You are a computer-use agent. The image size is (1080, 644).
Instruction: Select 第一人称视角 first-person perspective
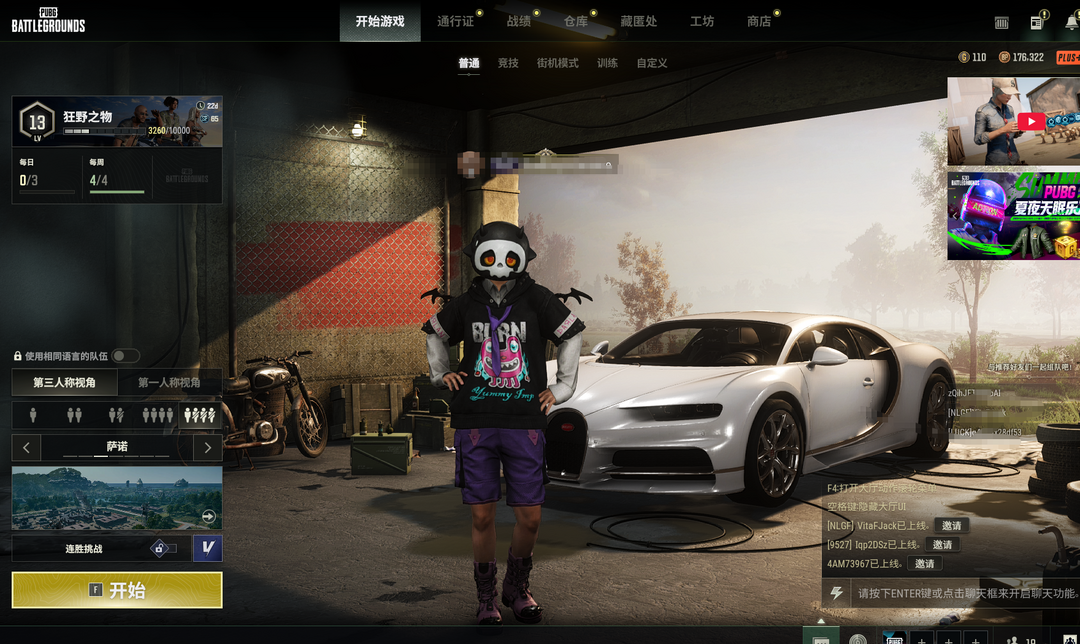click(x=169, y=382)
